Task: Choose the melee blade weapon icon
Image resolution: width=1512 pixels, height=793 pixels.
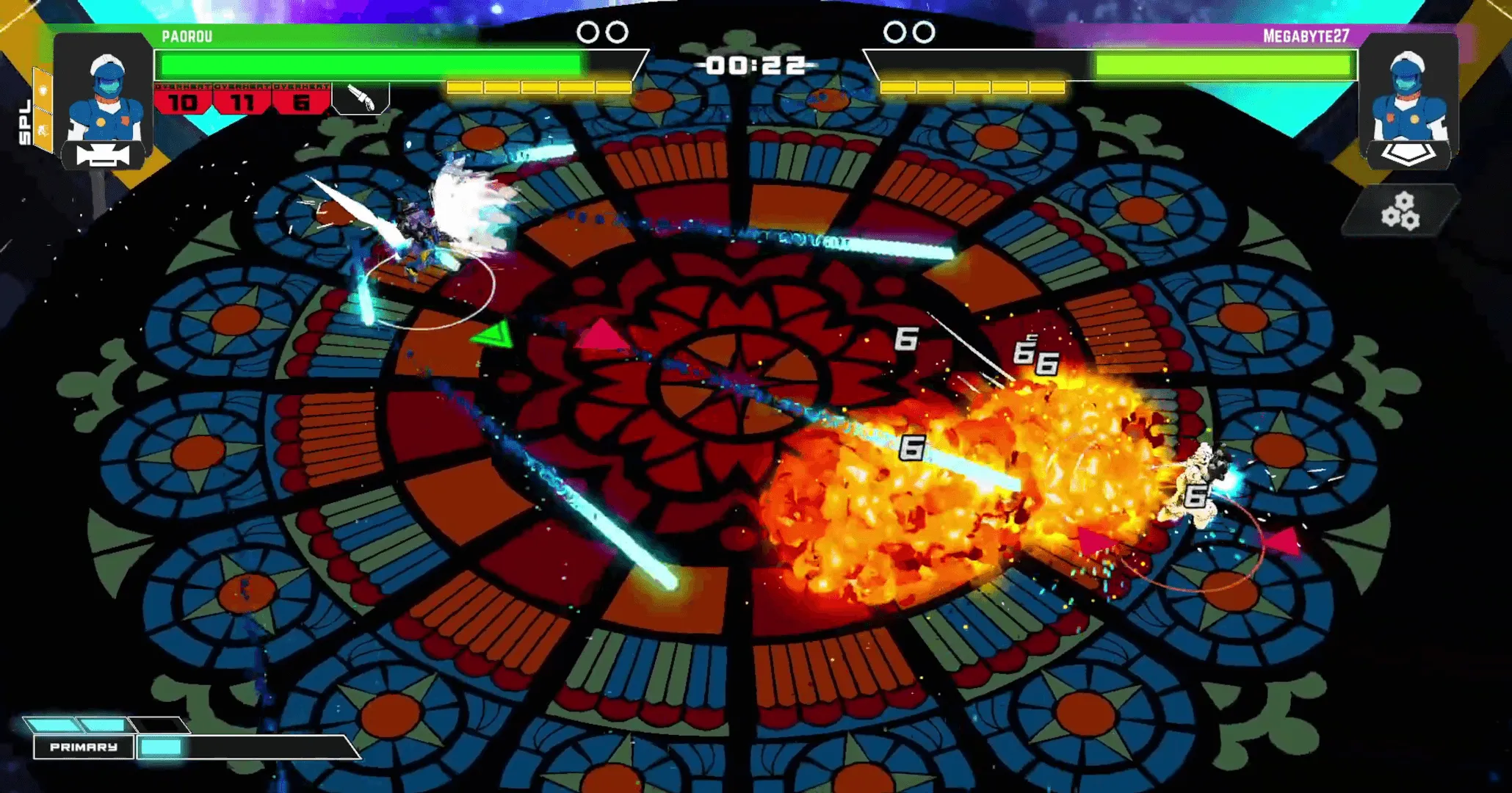Action: click(361, 98)
